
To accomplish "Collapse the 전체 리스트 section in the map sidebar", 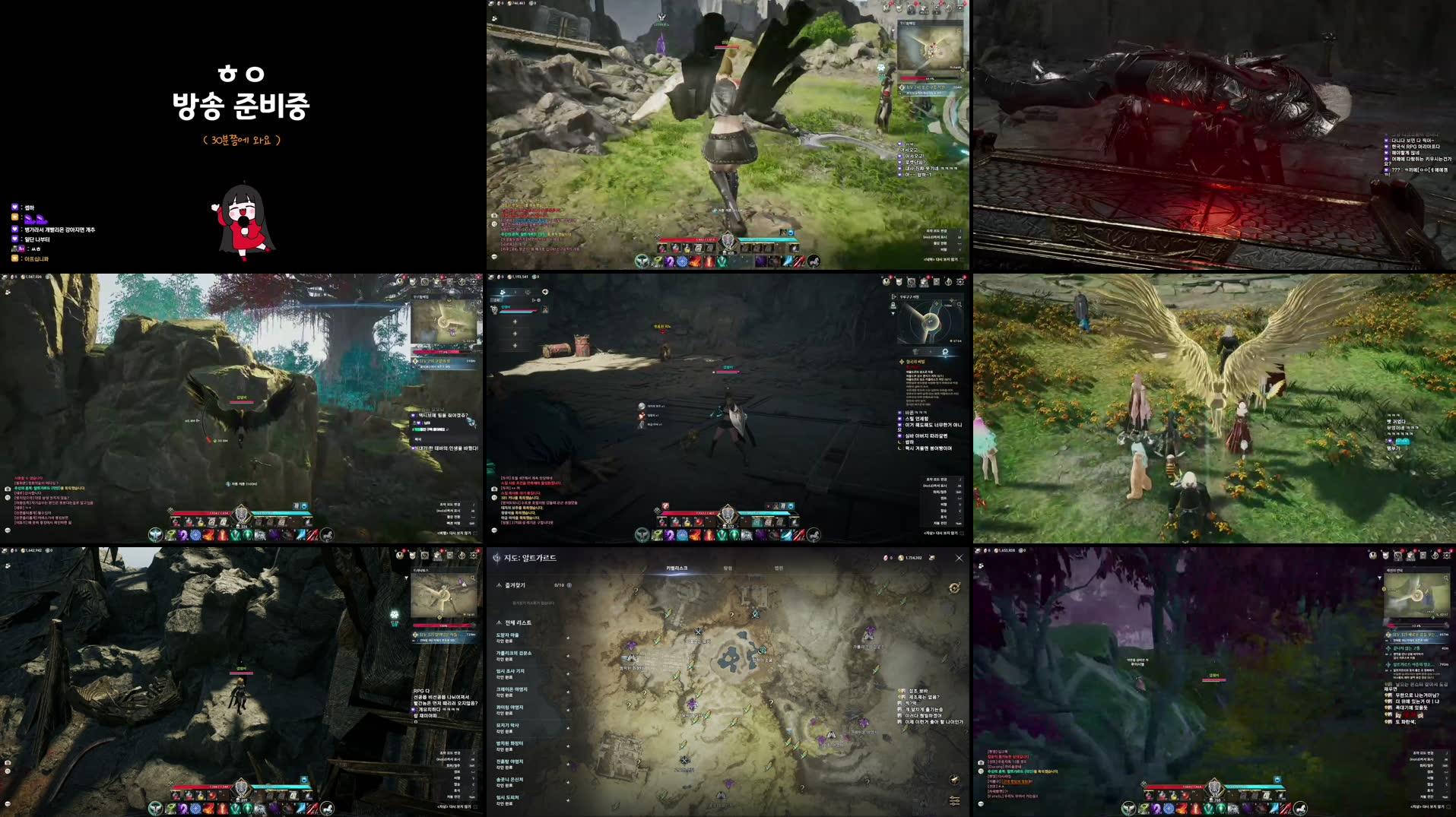I will [x=499, y=622].
